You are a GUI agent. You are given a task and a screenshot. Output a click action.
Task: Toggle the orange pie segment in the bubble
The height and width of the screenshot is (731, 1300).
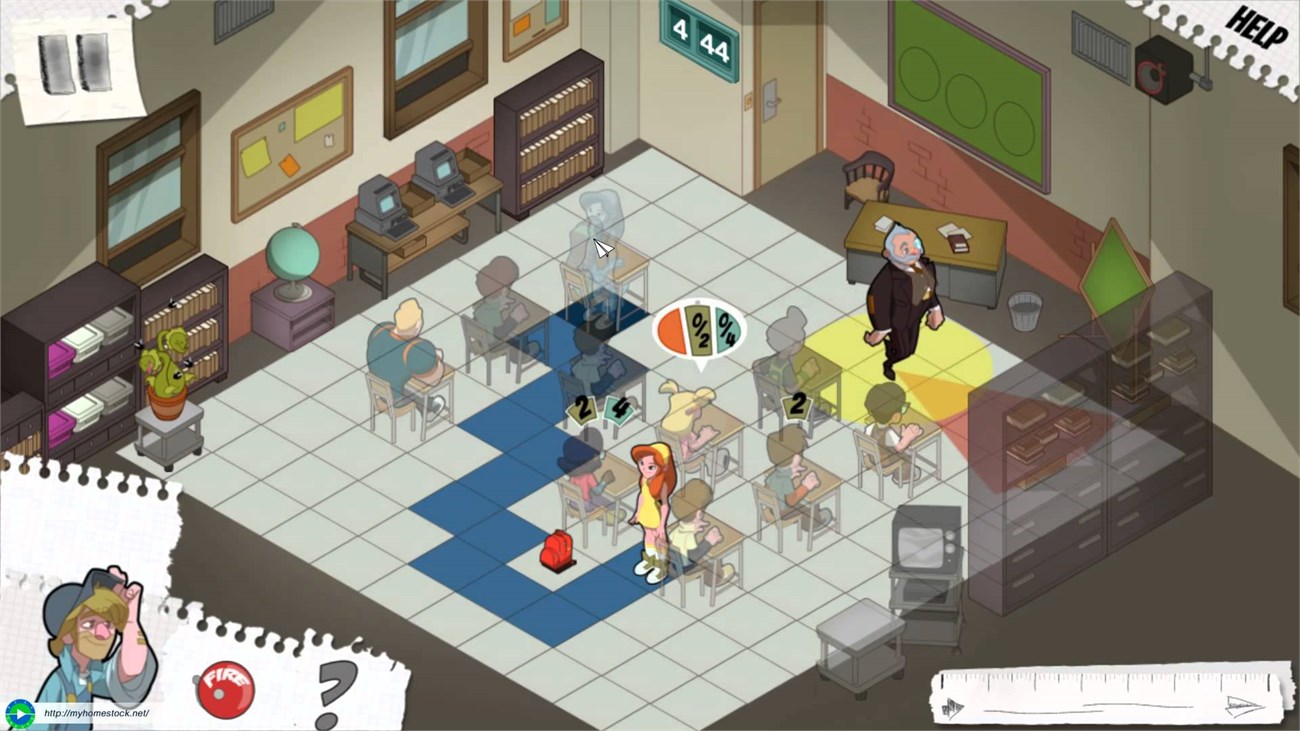[670, 328]
